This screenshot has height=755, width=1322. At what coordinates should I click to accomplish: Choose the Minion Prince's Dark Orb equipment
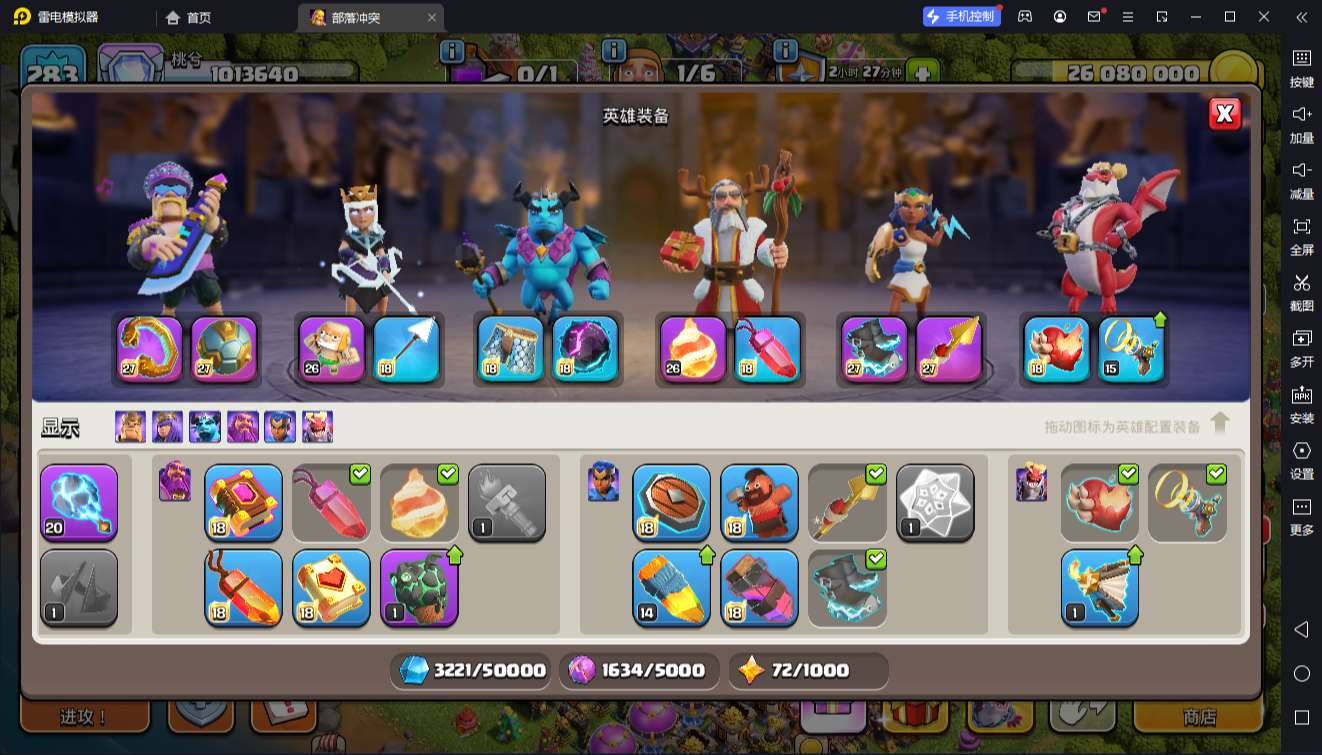pos(585,349)
